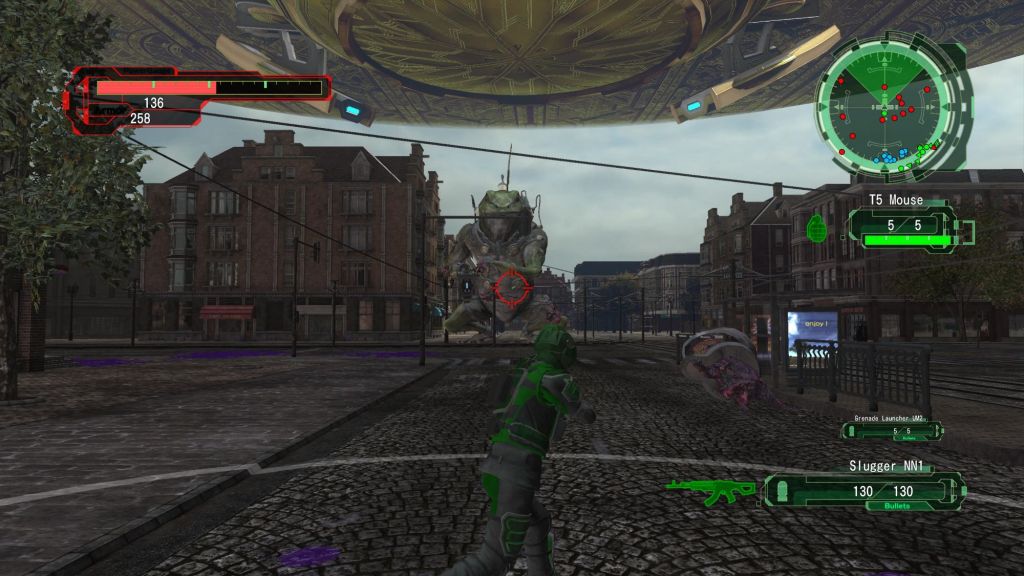This screenshot has height=576, width=1024.
Task: Click the green grenade icon
Action: 815,228
